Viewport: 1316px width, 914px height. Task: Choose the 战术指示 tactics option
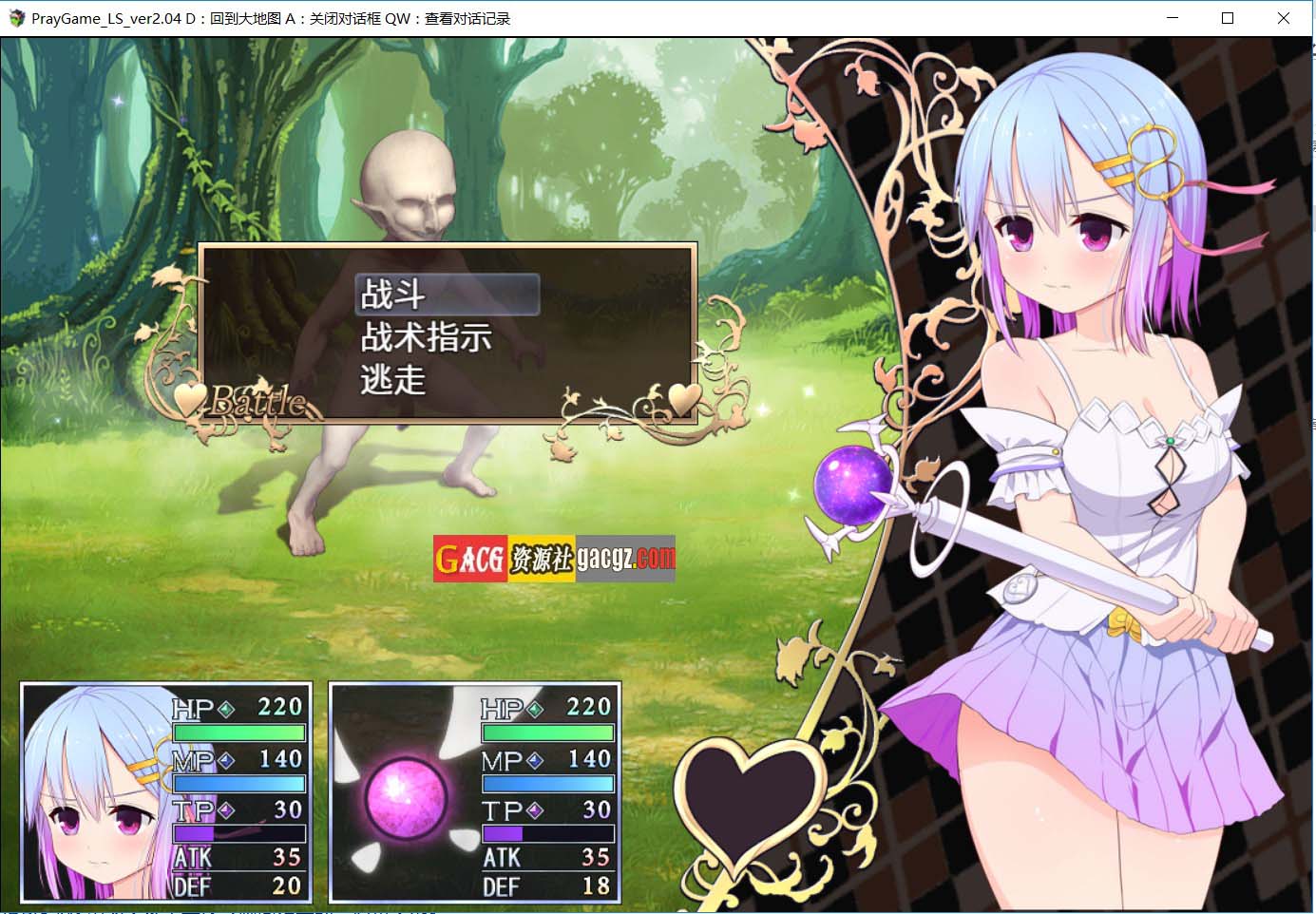pos(427,337)
